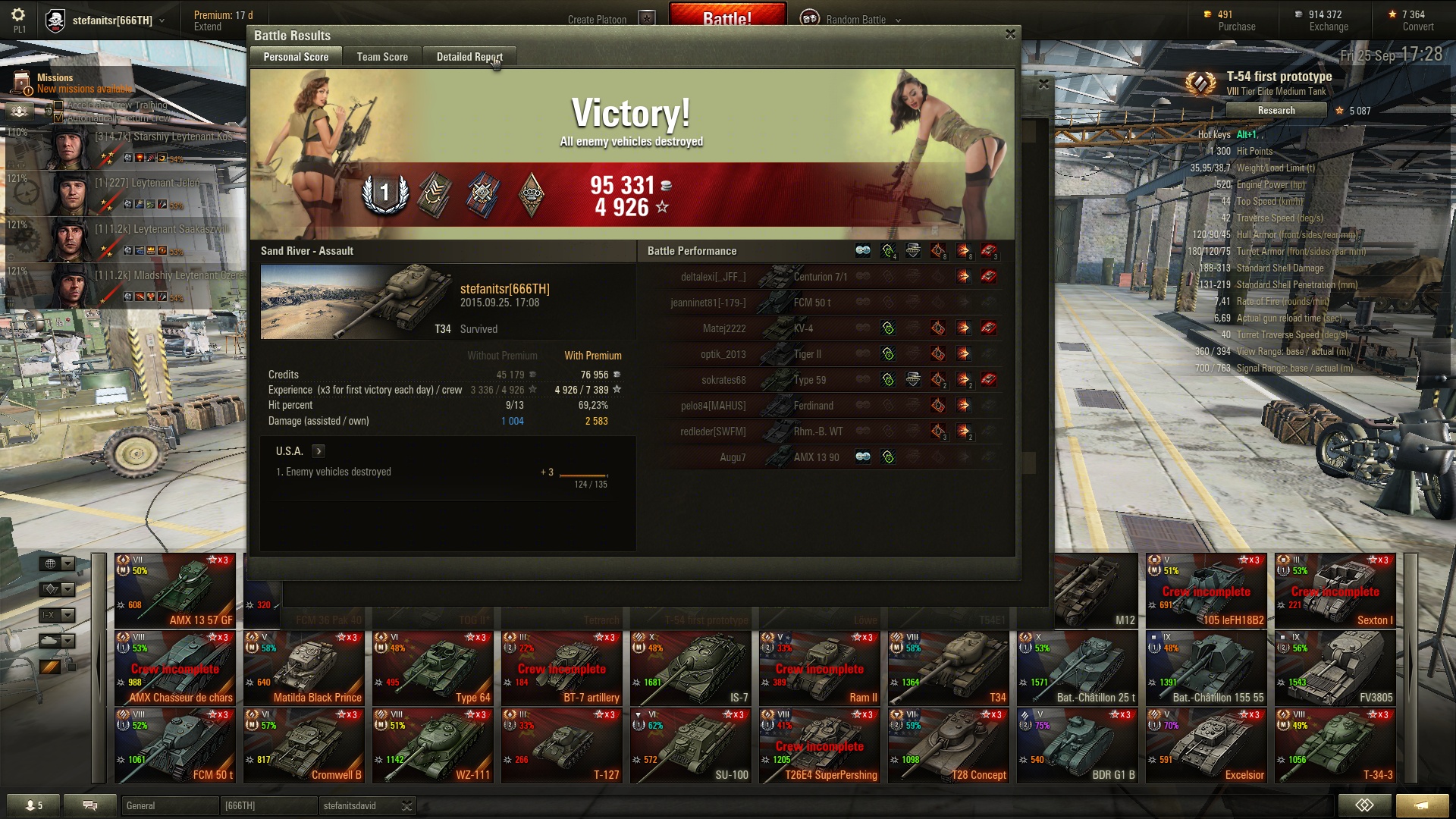Switch to the Team Score tab

tap(382, 57)
